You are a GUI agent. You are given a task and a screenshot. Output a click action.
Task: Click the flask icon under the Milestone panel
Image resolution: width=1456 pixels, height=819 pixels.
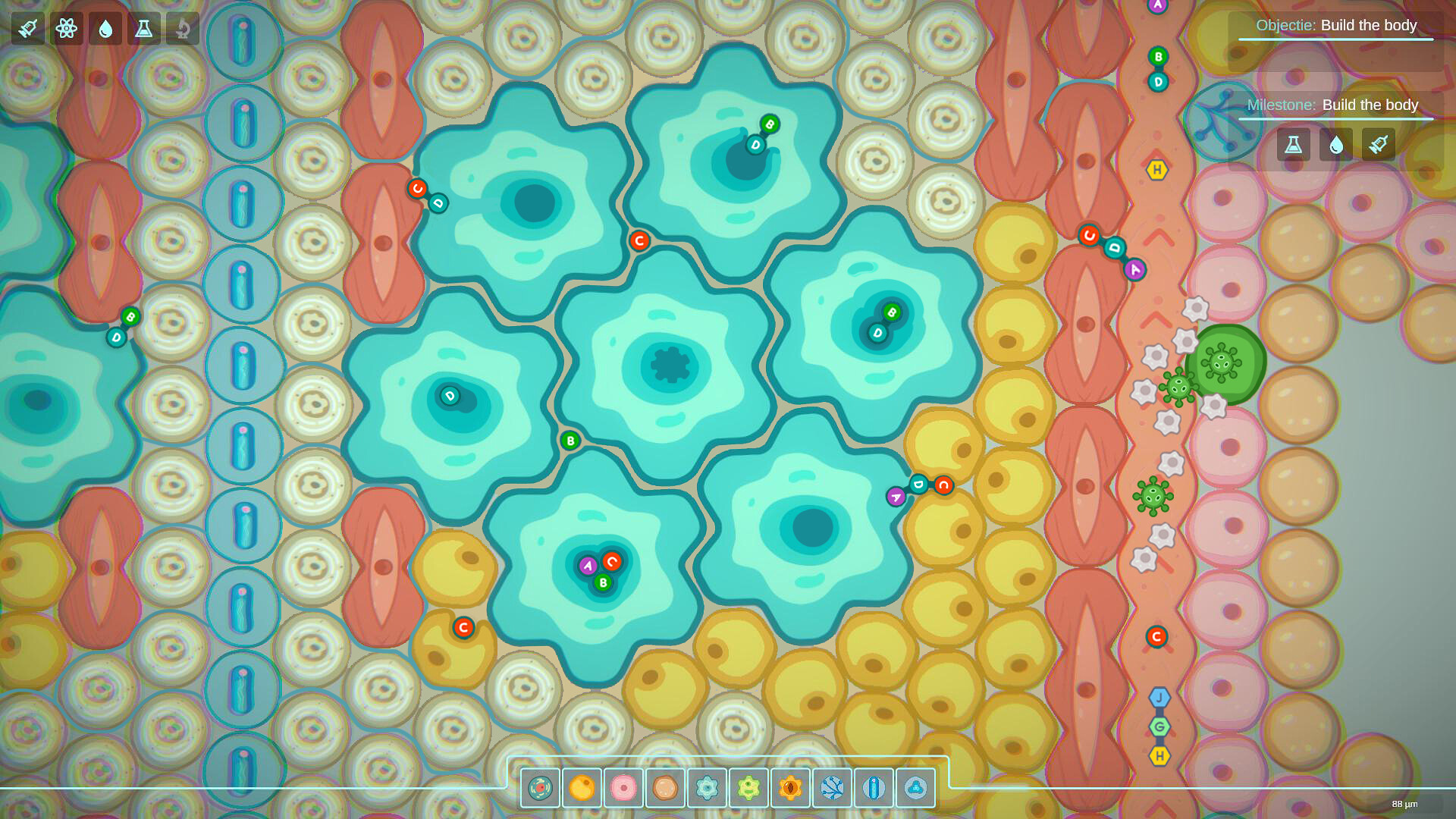[1293, 144]
